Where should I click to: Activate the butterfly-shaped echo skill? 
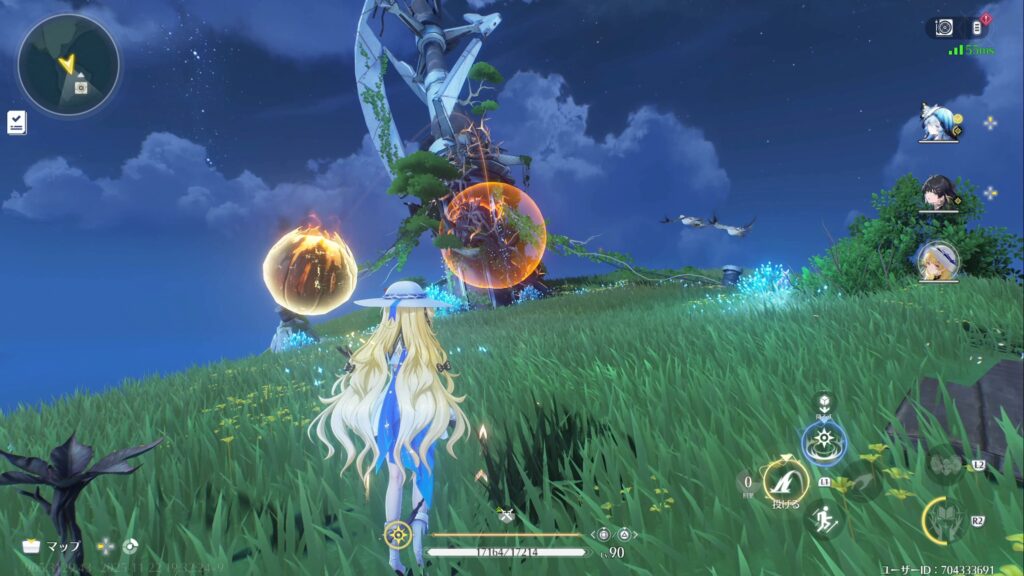(x=943, y=464)
